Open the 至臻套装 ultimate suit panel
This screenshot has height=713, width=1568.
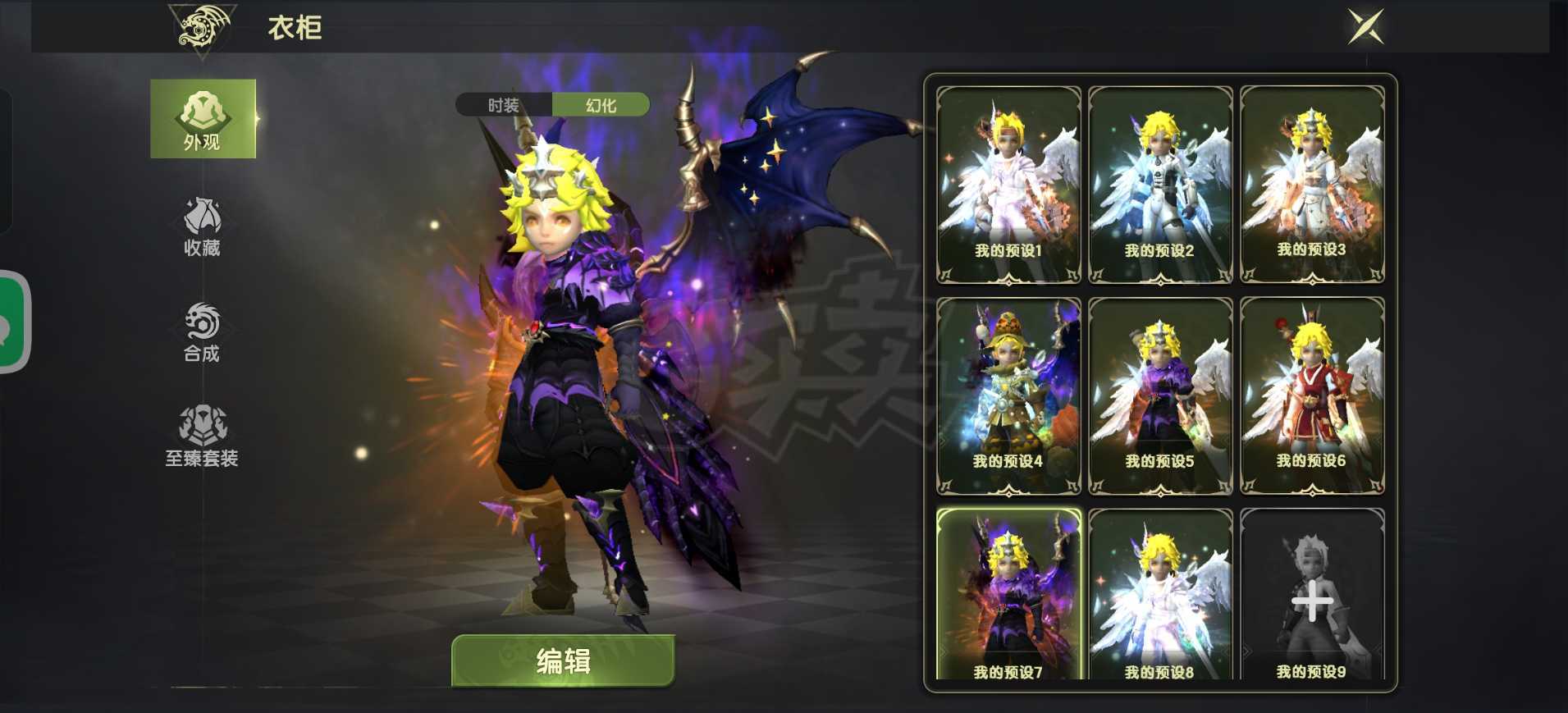202,435
